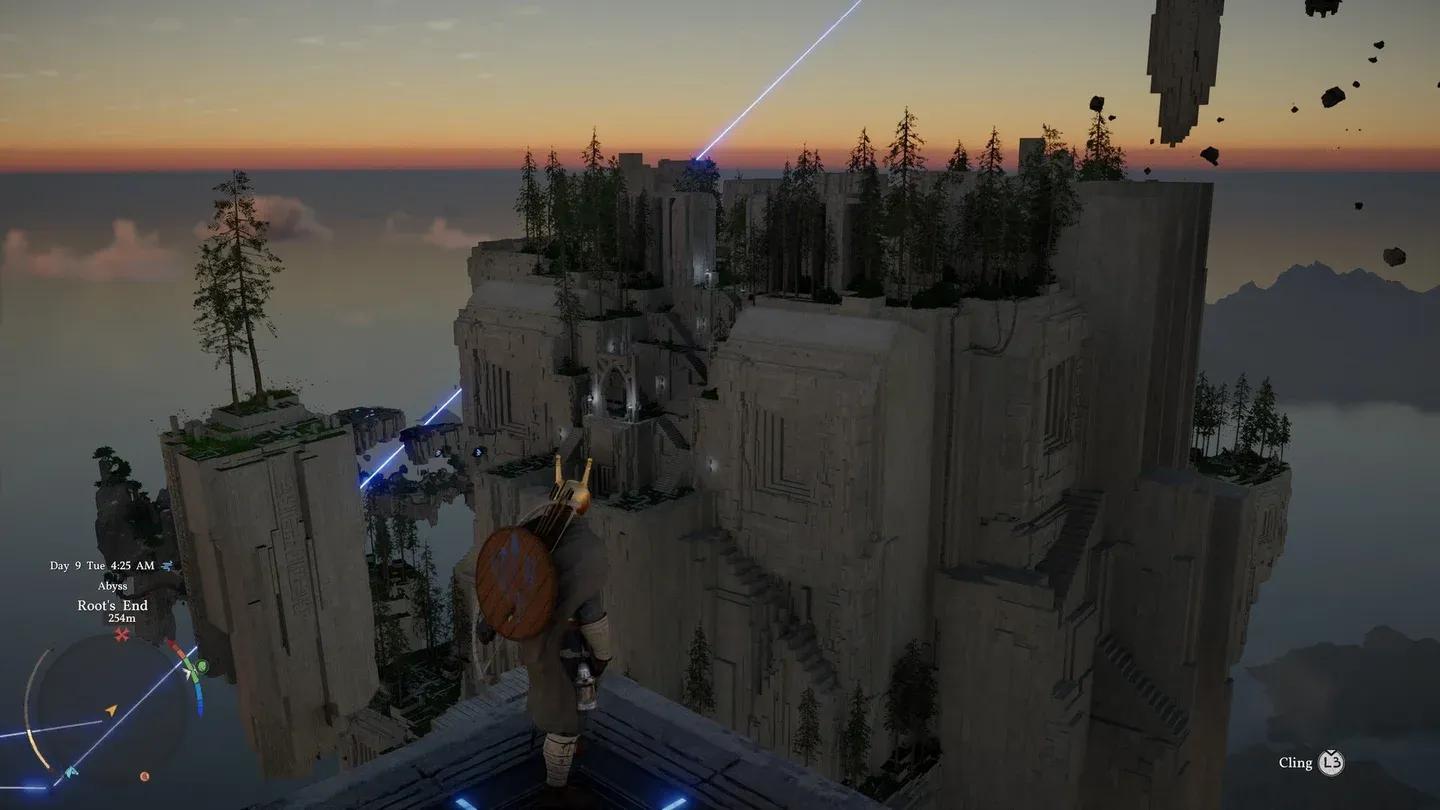Click the white directional arrow near the green marker
The width and height of the screenshot is (1440, 810).
187,673
